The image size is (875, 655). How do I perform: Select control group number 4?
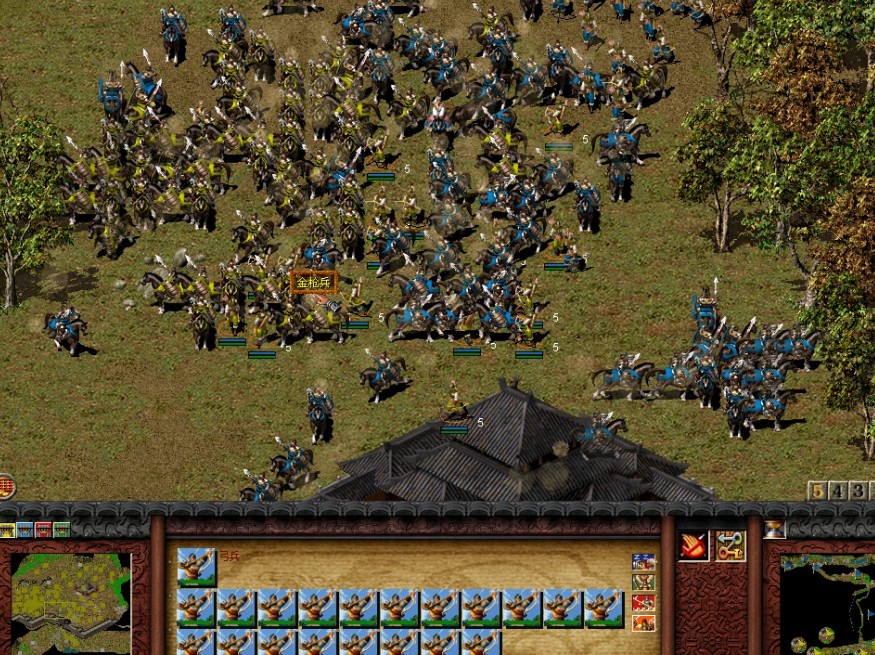pos(838,491)
